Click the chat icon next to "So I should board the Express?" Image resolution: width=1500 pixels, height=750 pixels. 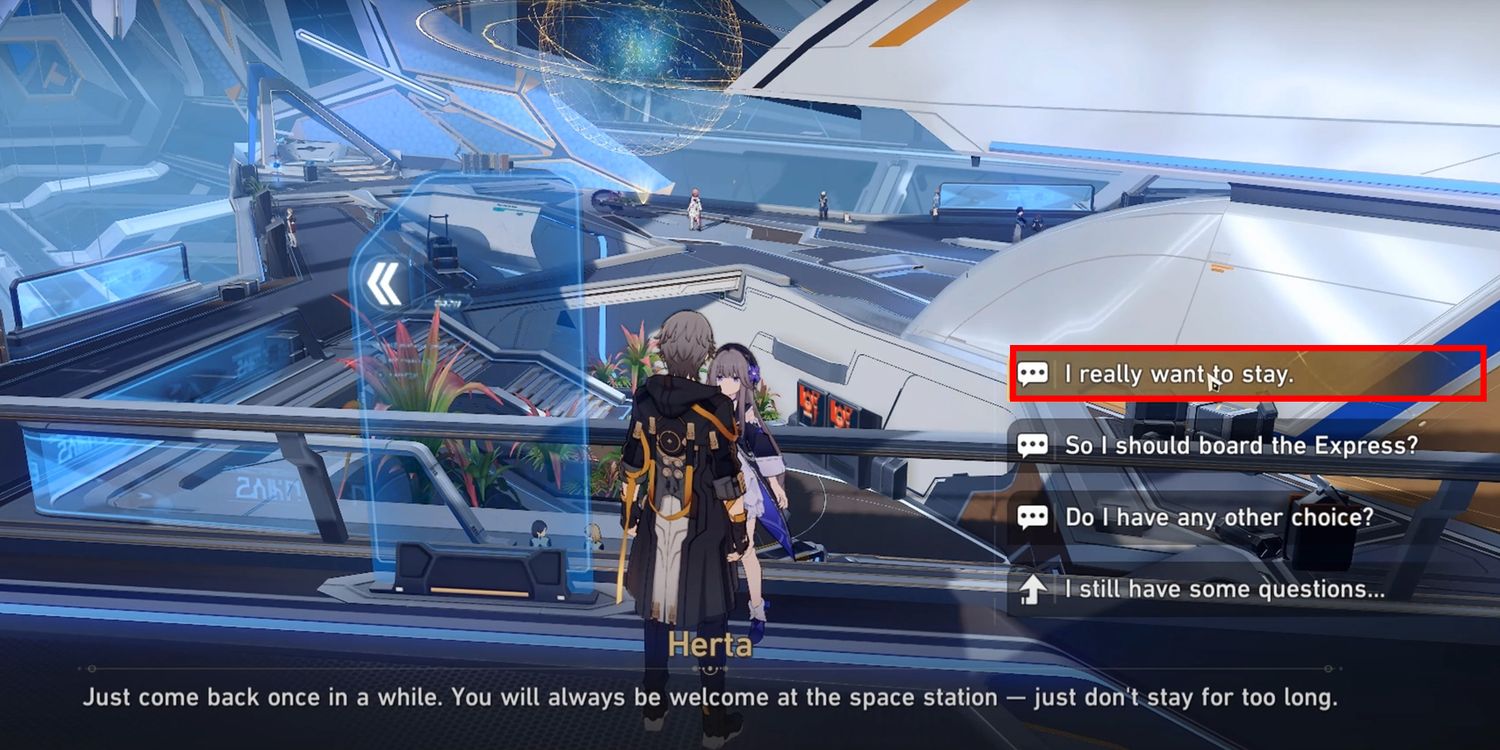(x=1034, y=444)
